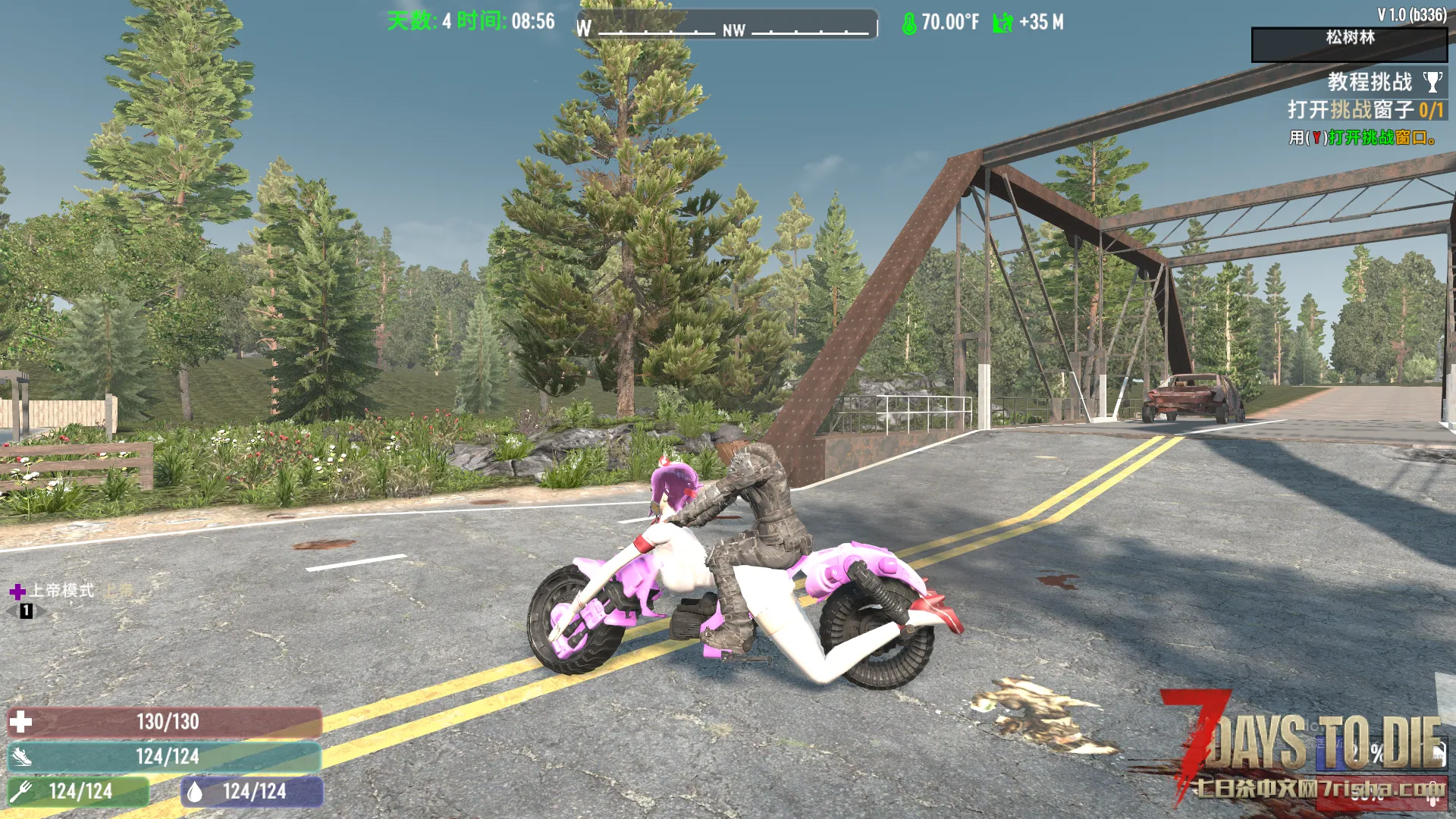The image size is (1456, 819).
Task: Click the trophy icon beside 教程挑战
Action: pos(1432,82)
